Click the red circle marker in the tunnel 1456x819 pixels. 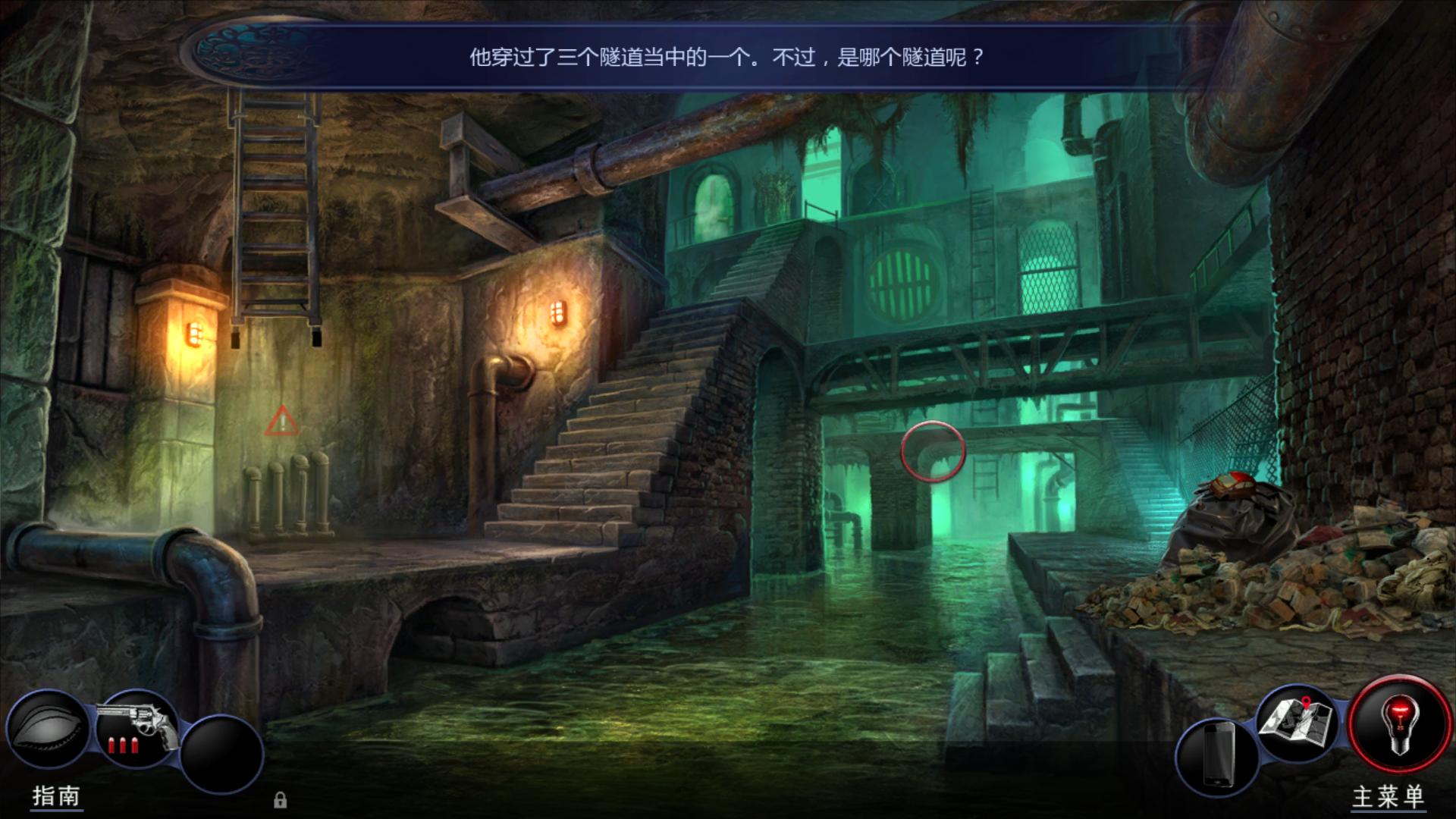pos(932,450)
